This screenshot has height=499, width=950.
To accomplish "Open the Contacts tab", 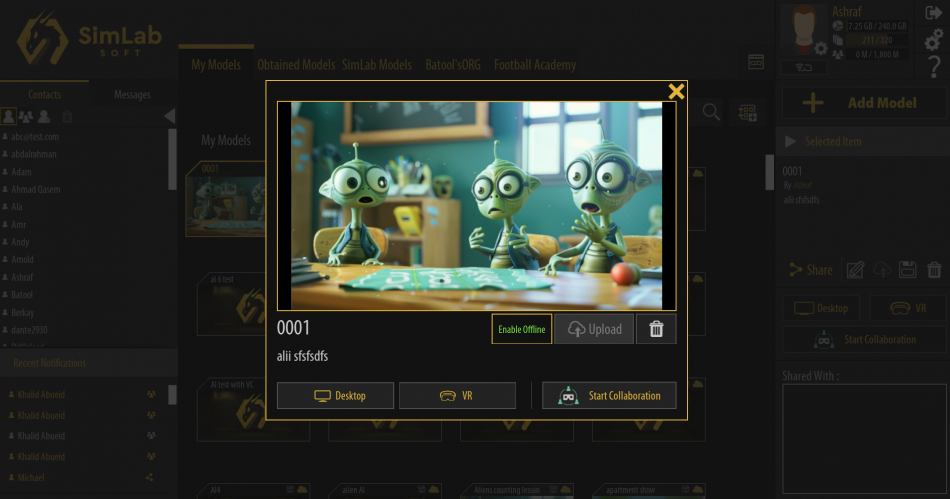I will 44,95.
